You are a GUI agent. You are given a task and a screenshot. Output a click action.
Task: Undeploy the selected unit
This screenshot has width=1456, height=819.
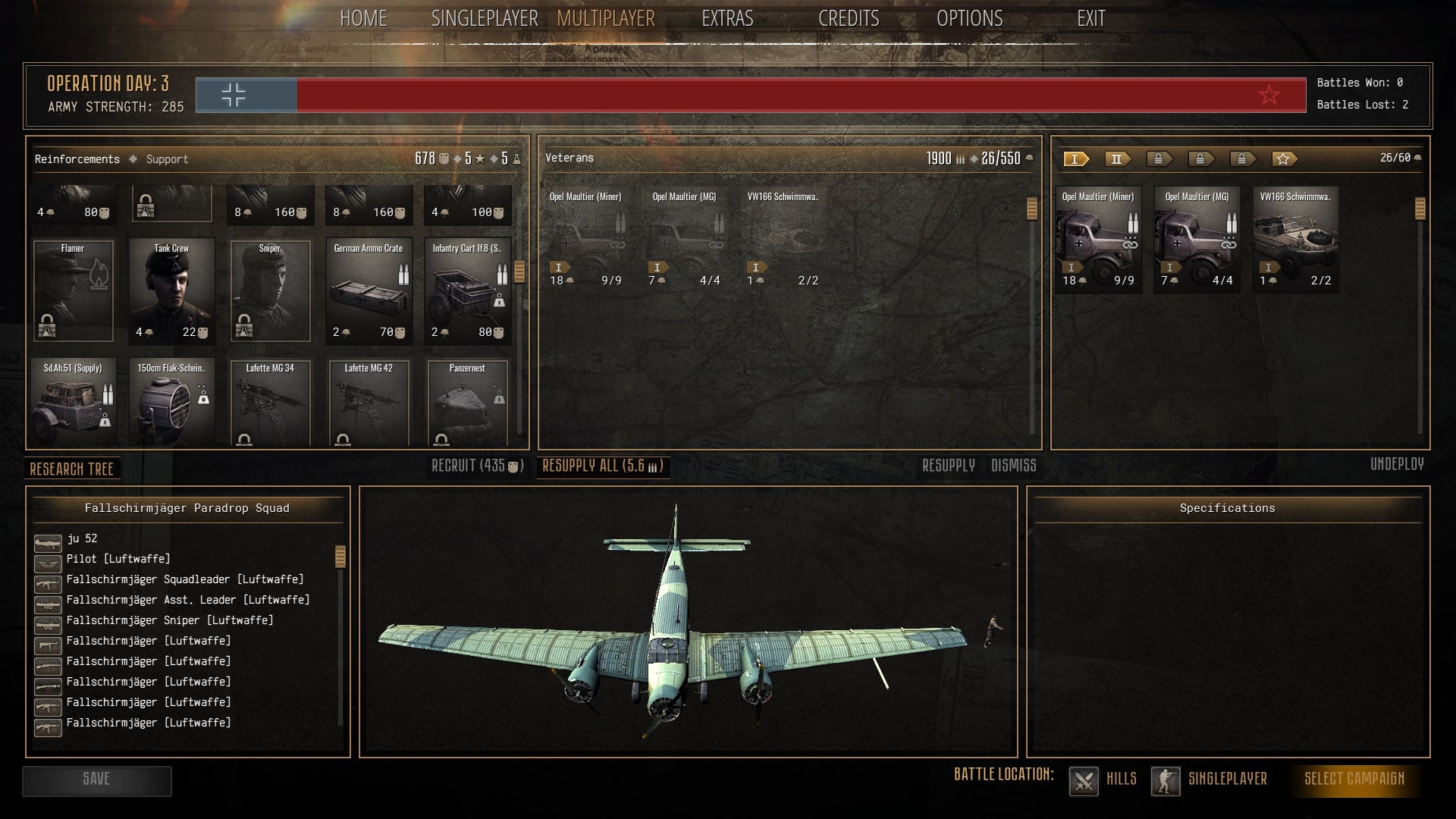point(1397,464)
